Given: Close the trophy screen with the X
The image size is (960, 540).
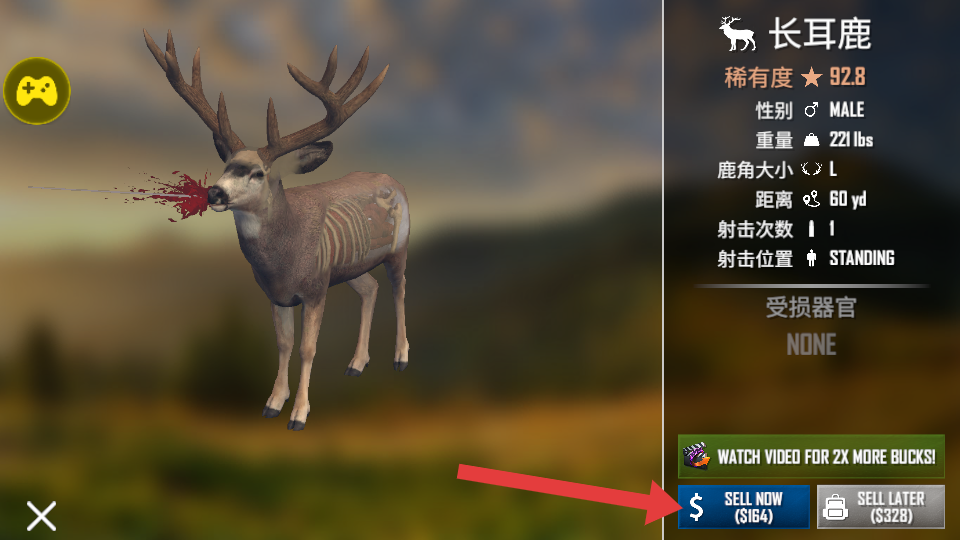Looking at the screenshot, I should point(41,515).
